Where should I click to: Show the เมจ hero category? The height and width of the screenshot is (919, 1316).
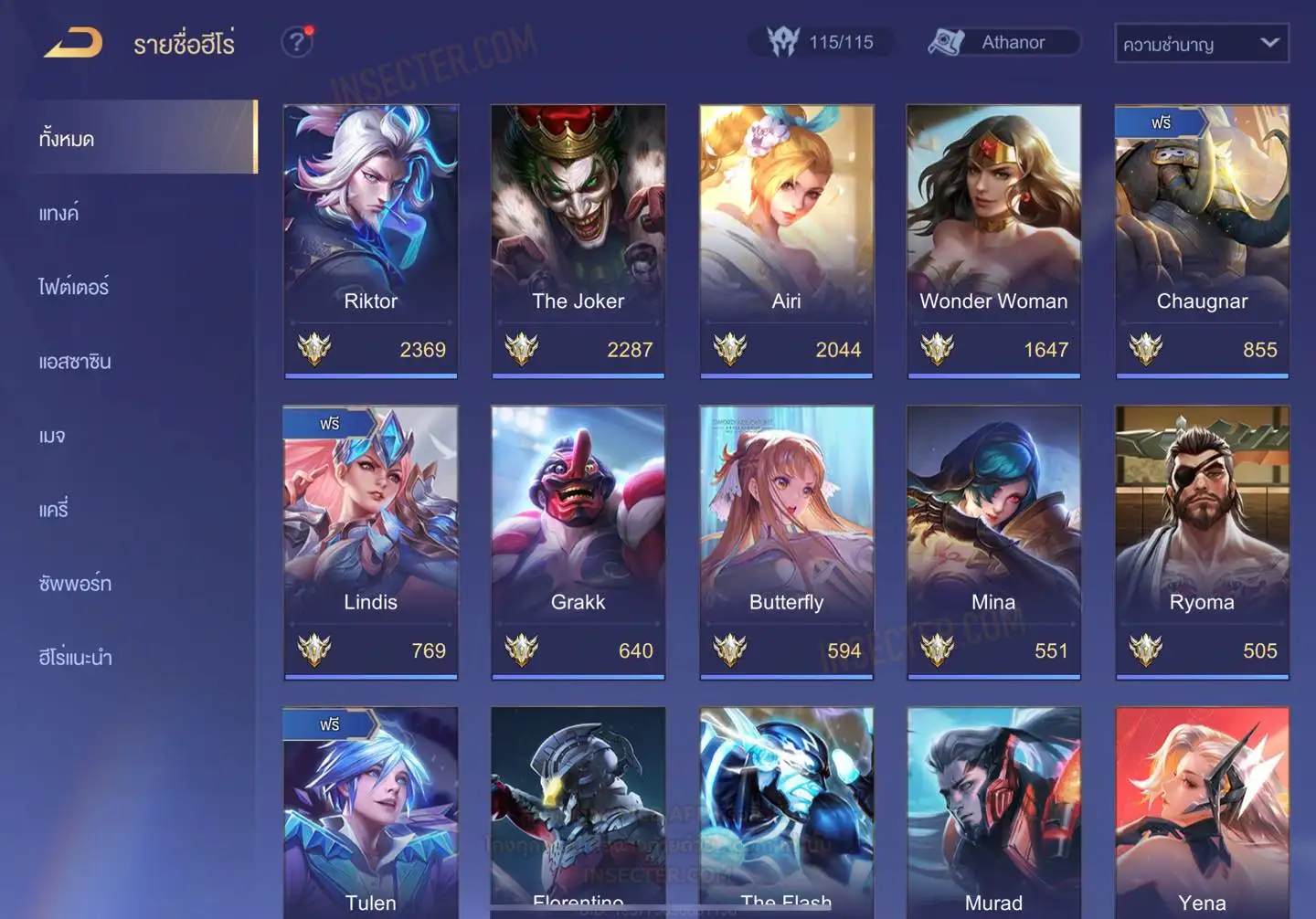tap(52, 436)
